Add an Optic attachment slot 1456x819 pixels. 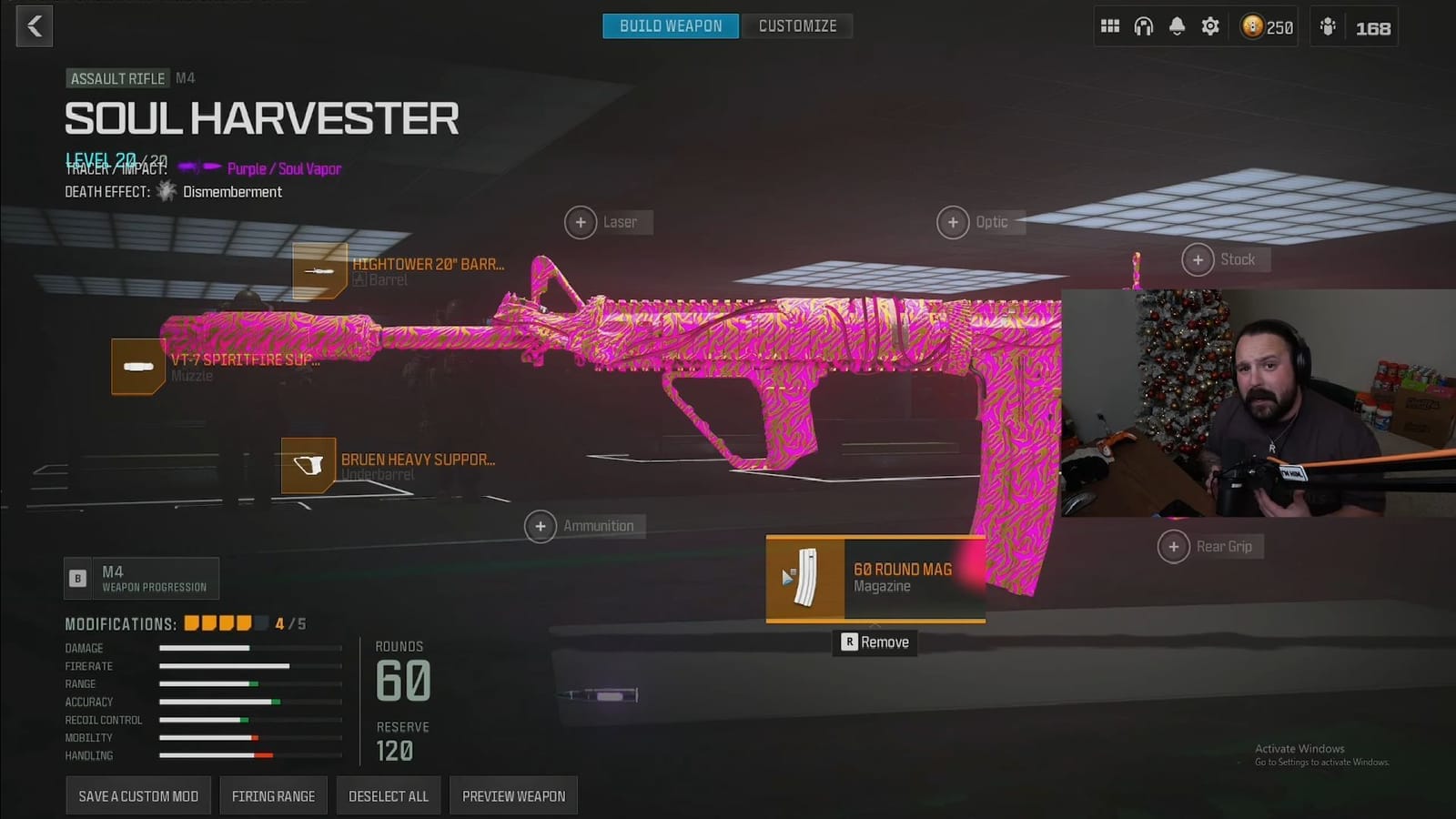coord(953,222)
